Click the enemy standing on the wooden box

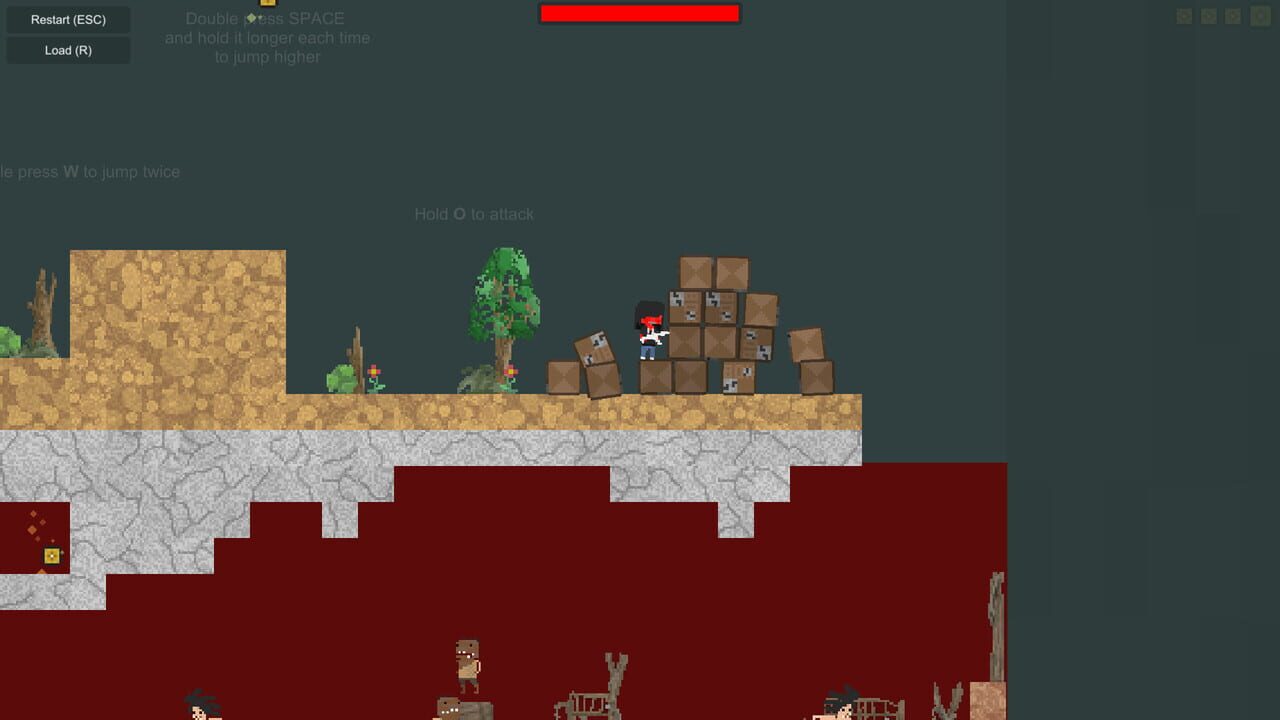click(x=468, y=665)
